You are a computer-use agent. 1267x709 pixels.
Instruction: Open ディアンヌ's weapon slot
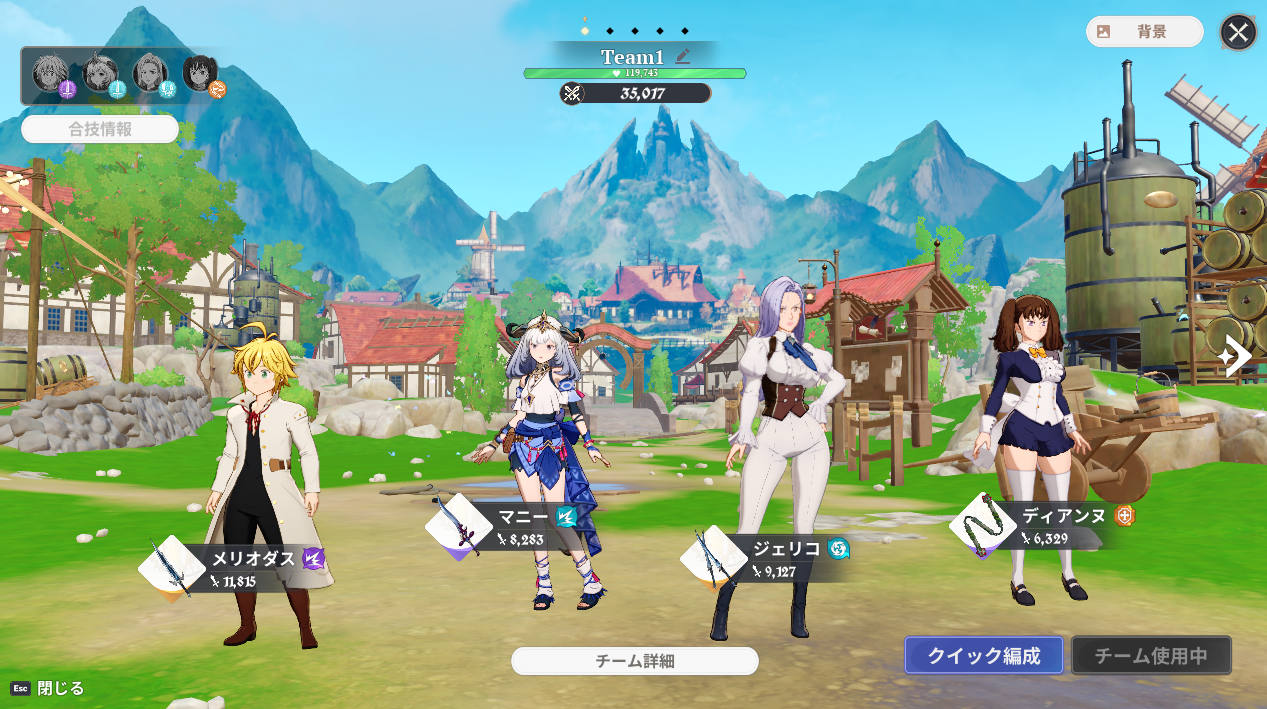click(983, 525)
